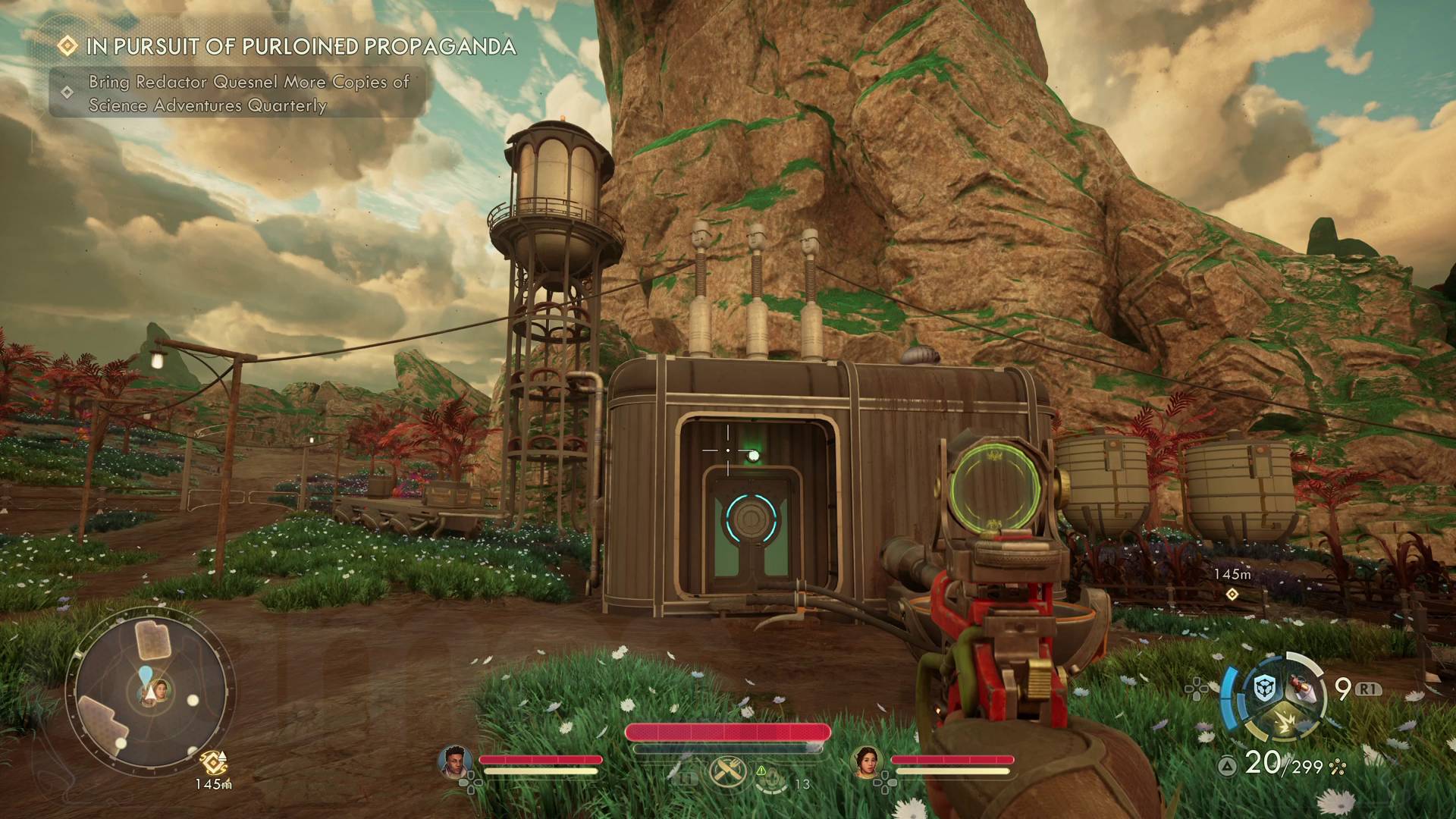Image resolution: width=1456 pixels, height=819 pixels.
Task: Select the shield mod icon on the weapon wheel
Action: pos(1263,688)
